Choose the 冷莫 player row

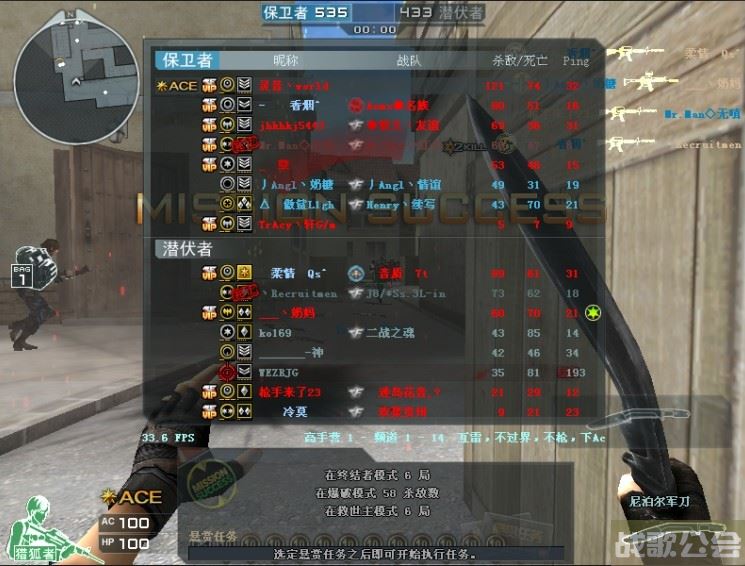click(x=294, y=411)
